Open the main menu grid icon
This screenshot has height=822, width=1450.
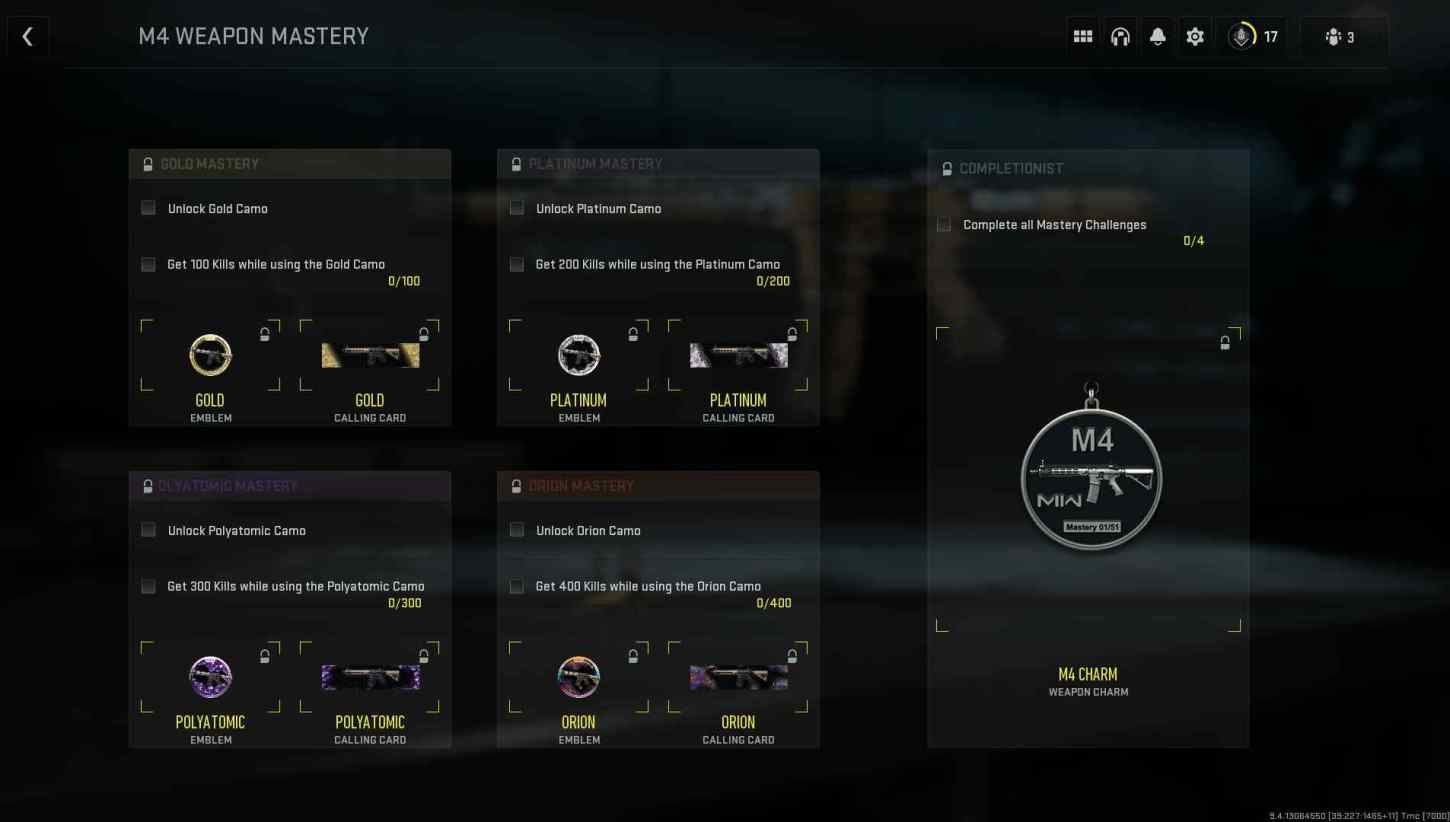[x=1082, y=36]
